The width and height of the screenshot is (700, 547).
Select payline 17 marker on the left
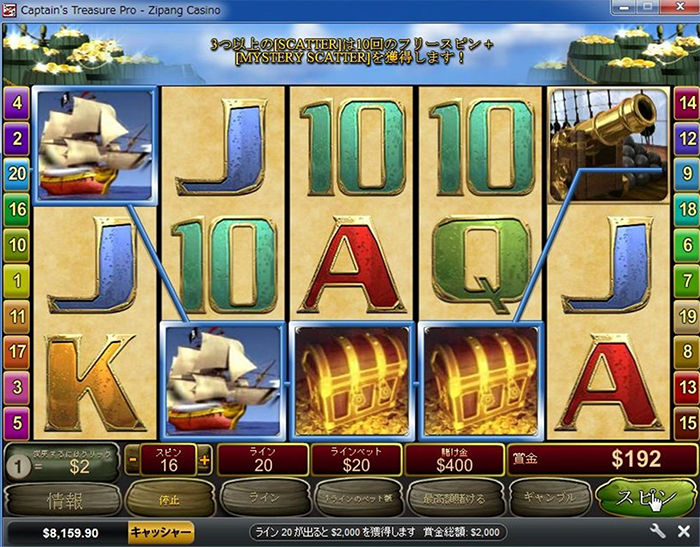(16, 350)
